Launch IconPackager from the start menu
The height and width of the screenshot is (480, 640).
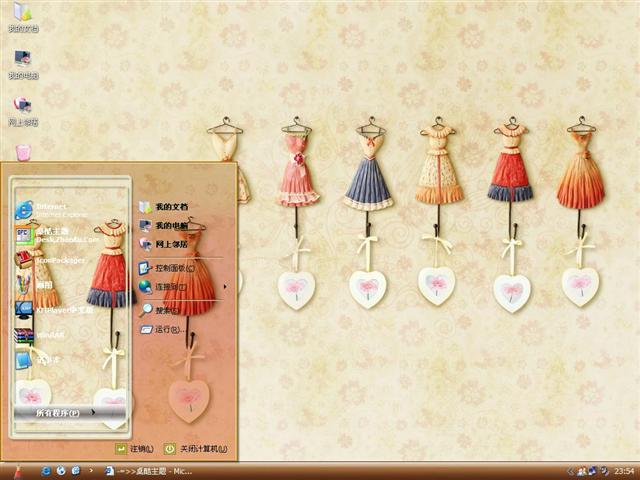[58, 260]
